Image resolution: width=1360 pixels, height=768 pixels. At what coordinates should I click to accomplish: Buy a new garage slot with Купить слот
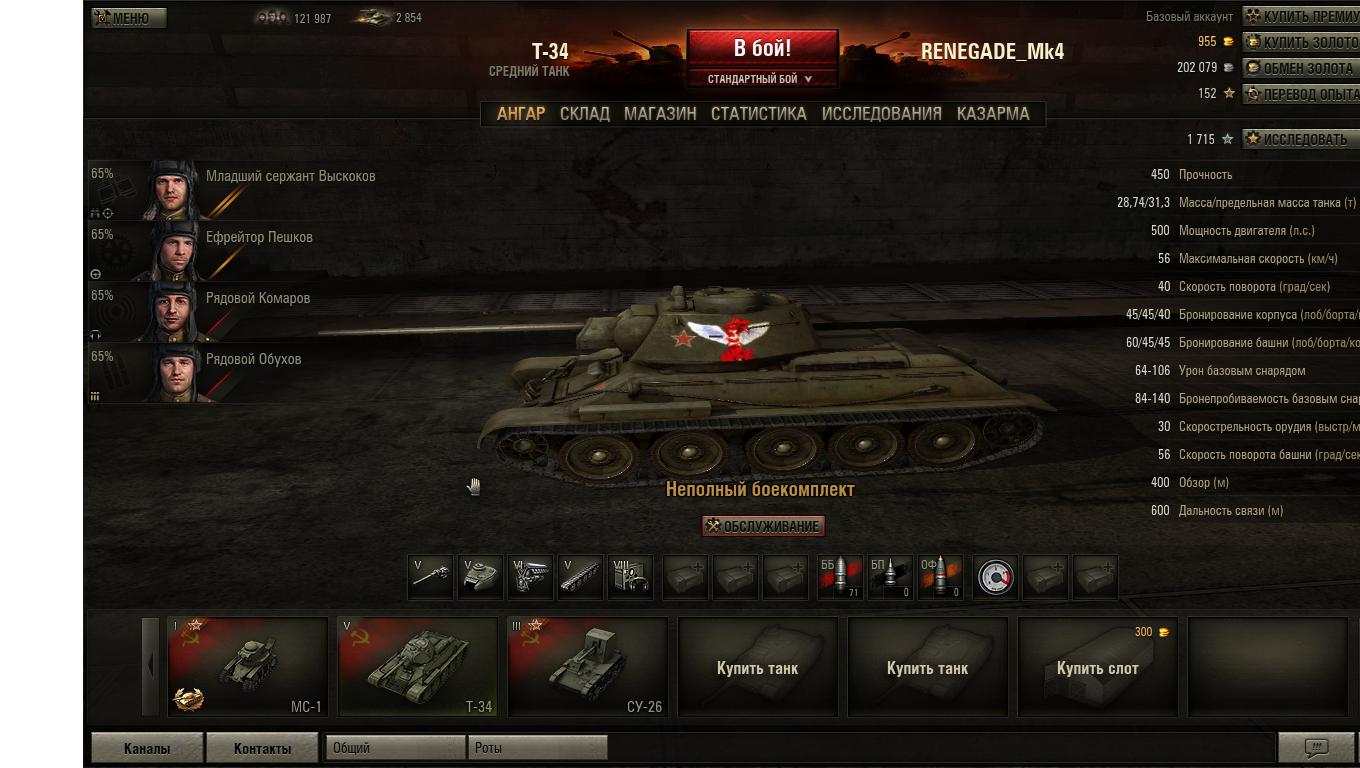coord(1097,667)
